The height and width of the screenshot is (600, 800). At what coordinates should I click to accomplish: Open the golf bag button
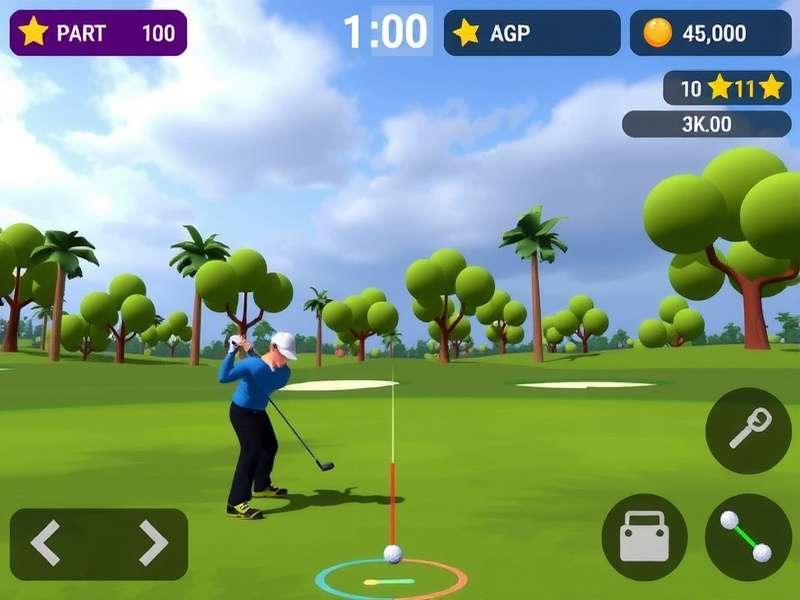coord(644,537)
